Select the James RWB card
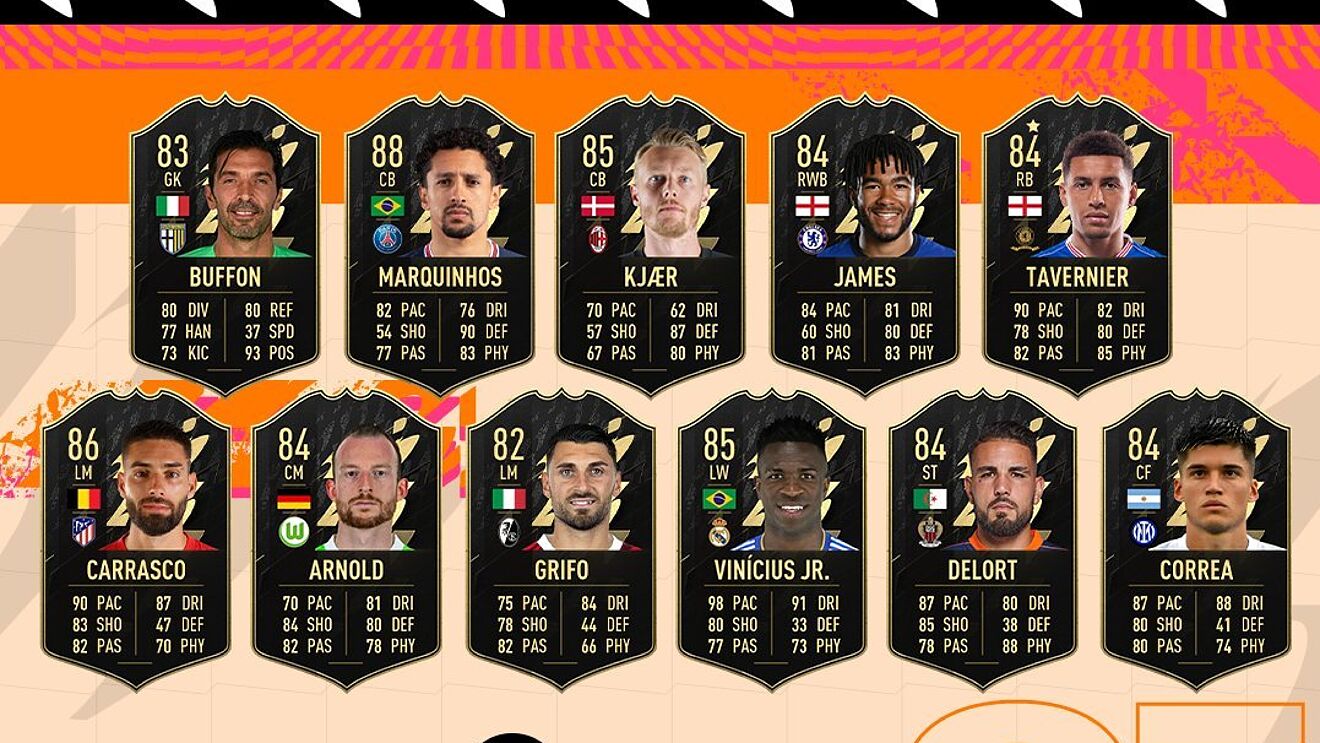 click(x=865, y=245)
